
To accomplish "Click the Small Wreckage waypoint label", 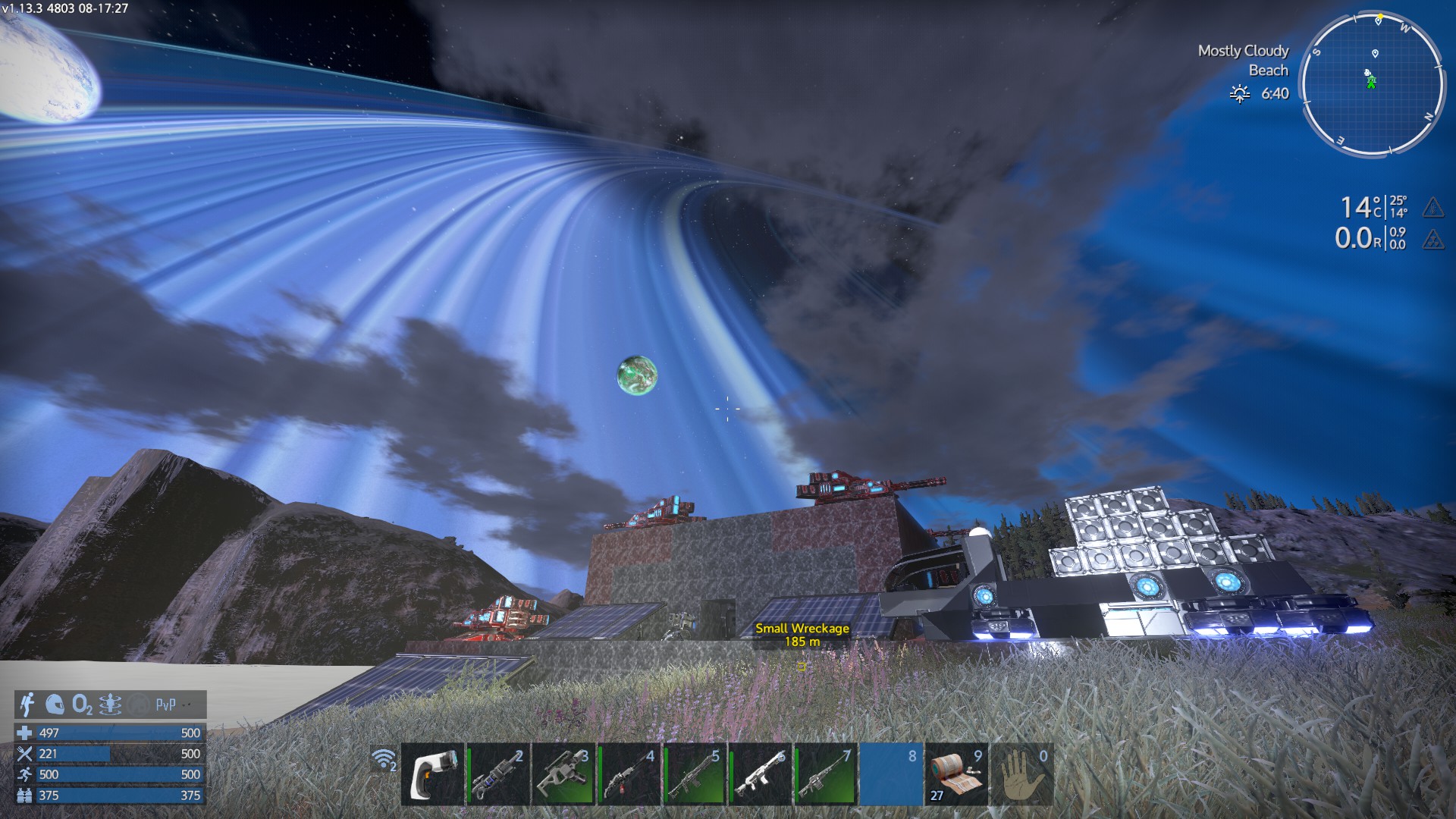I will (x=802, y=634).
